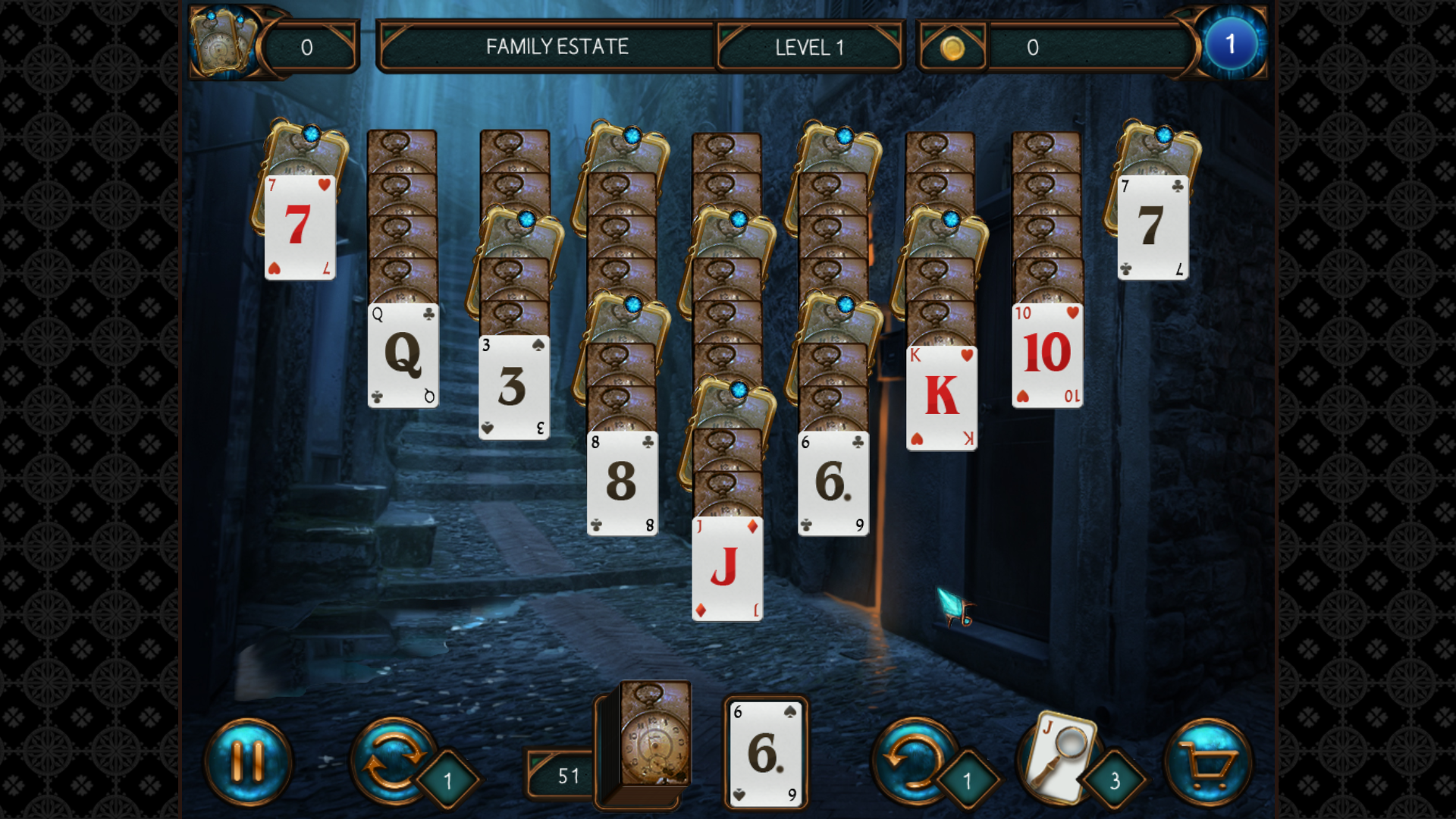Click the card counter showing 51
Image resolution: width=1456 pixels, height=819 pixels.
tap(569, 776)
